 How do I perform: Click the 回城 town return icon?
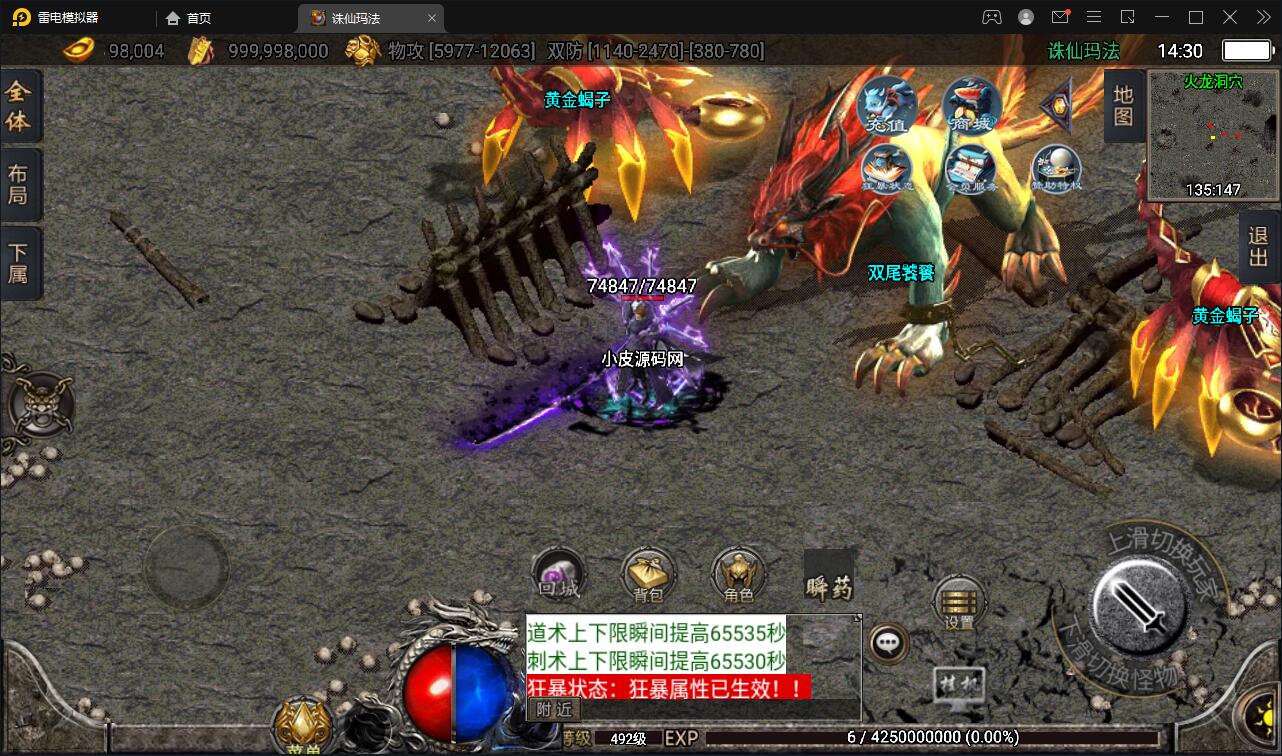557,573
